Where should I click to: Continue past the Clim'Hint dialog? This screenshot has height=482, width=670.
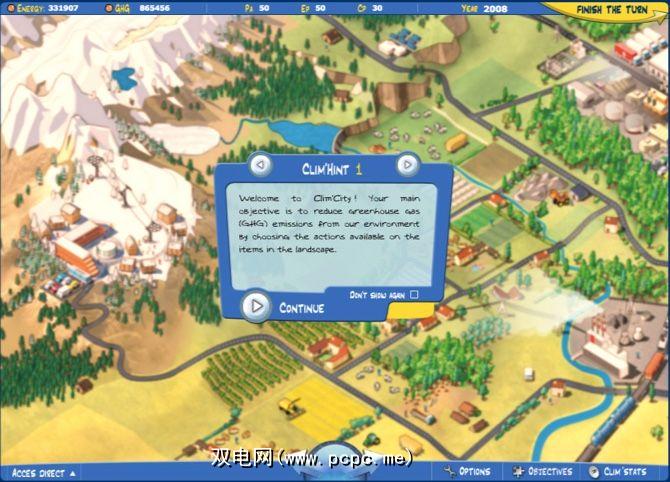pyautogui.click(x=258, y=306)
